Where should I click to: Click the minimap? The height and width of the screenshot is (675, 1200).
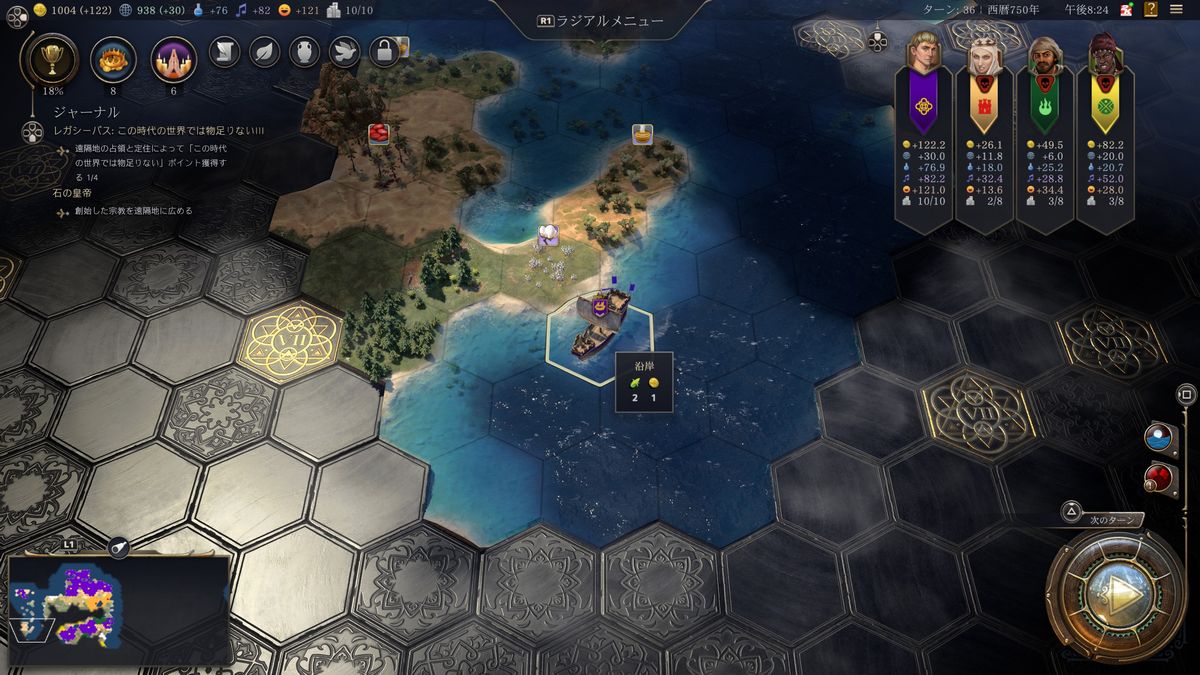click(x=119, y=603)
